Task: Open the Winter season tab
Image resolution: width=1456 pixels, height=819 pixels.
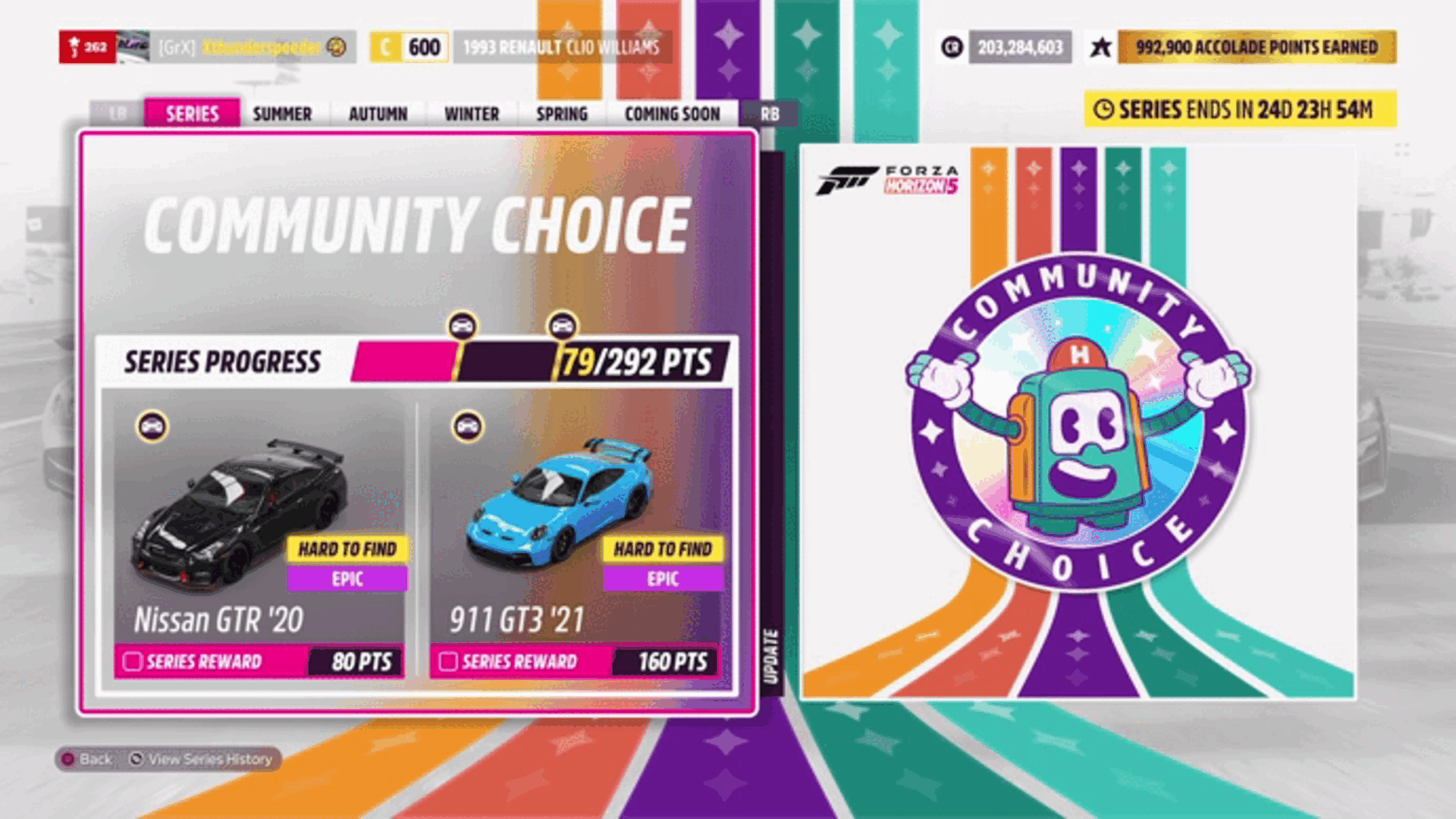Action: point(471,113)
